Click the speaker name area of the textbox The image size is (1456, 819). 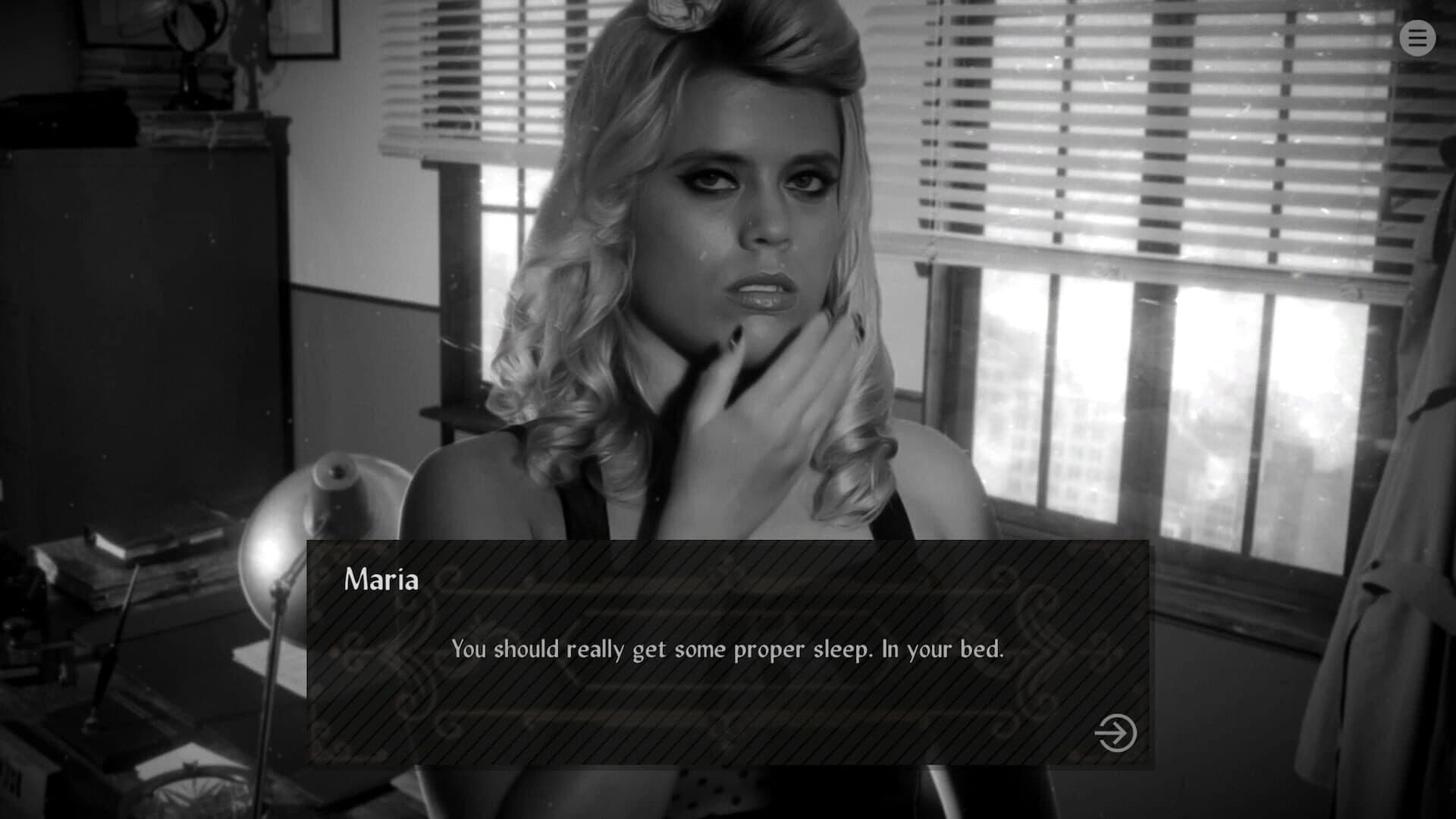381,580
